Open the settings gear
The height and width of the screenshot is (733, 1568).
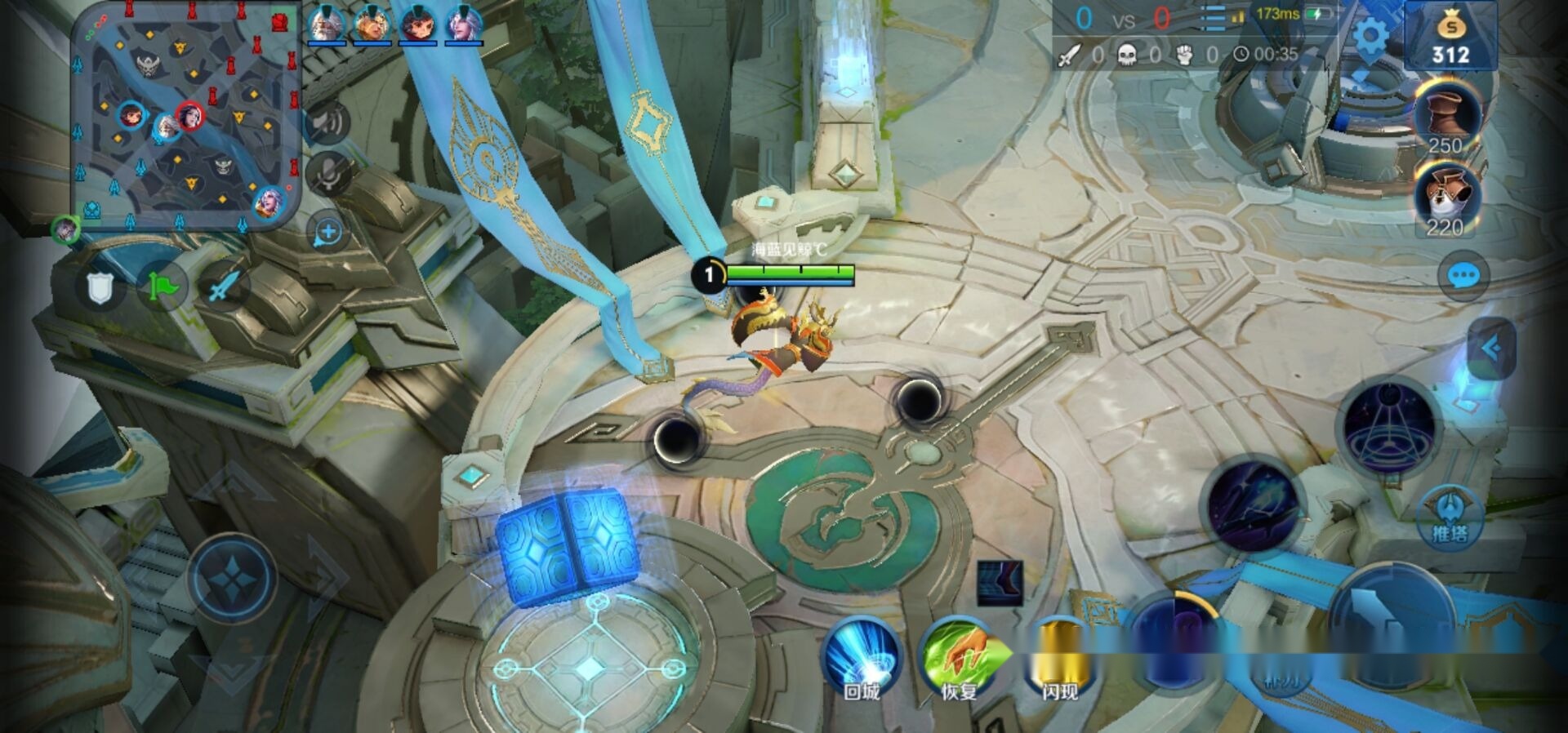tap(1370, 36)
